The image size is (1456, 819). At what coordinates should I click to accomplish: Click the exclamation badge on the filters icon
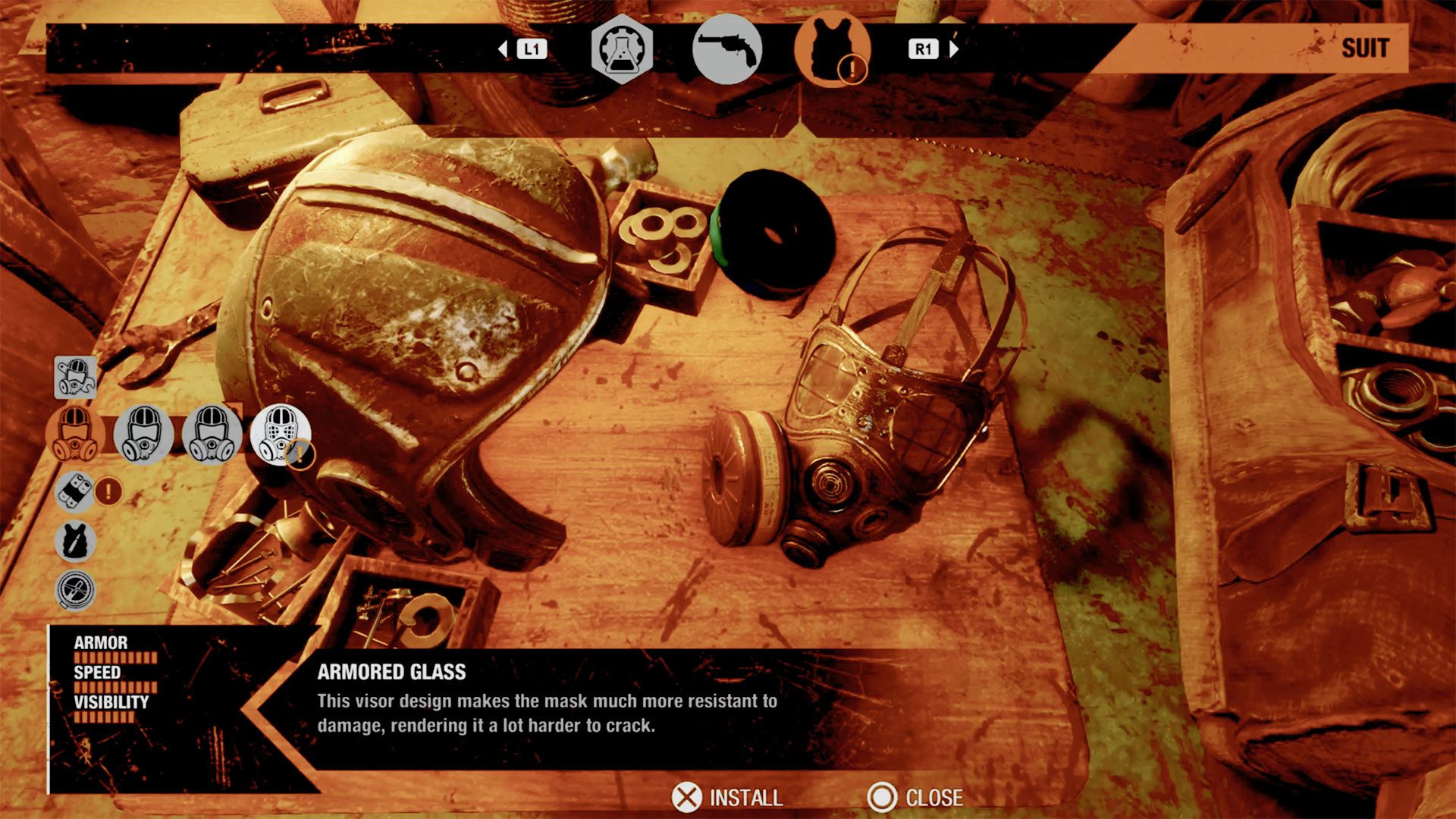click(x=107, y=491)
